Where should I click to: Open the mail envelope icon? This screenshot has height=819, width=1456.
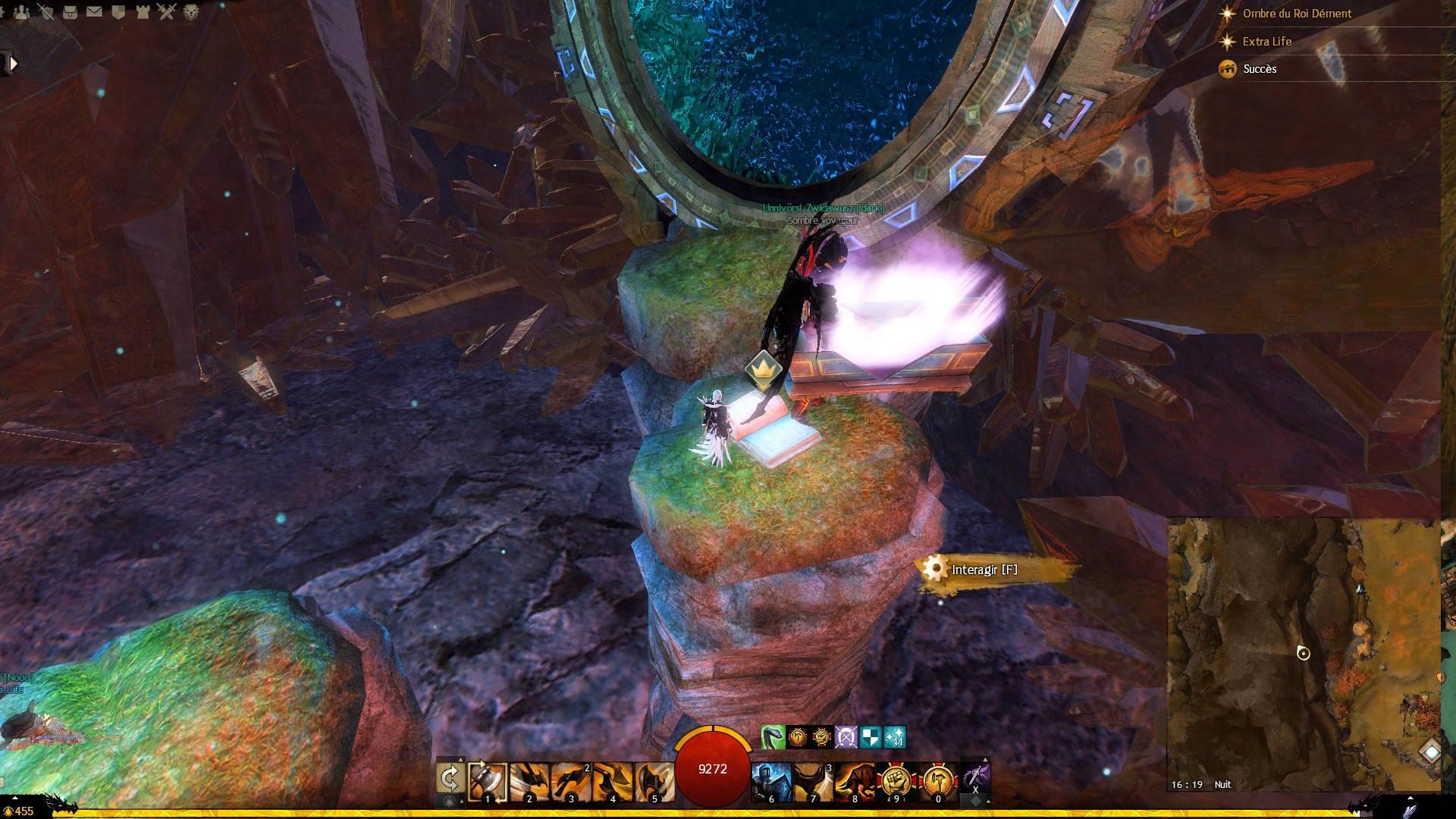click(x=94, y=12)
